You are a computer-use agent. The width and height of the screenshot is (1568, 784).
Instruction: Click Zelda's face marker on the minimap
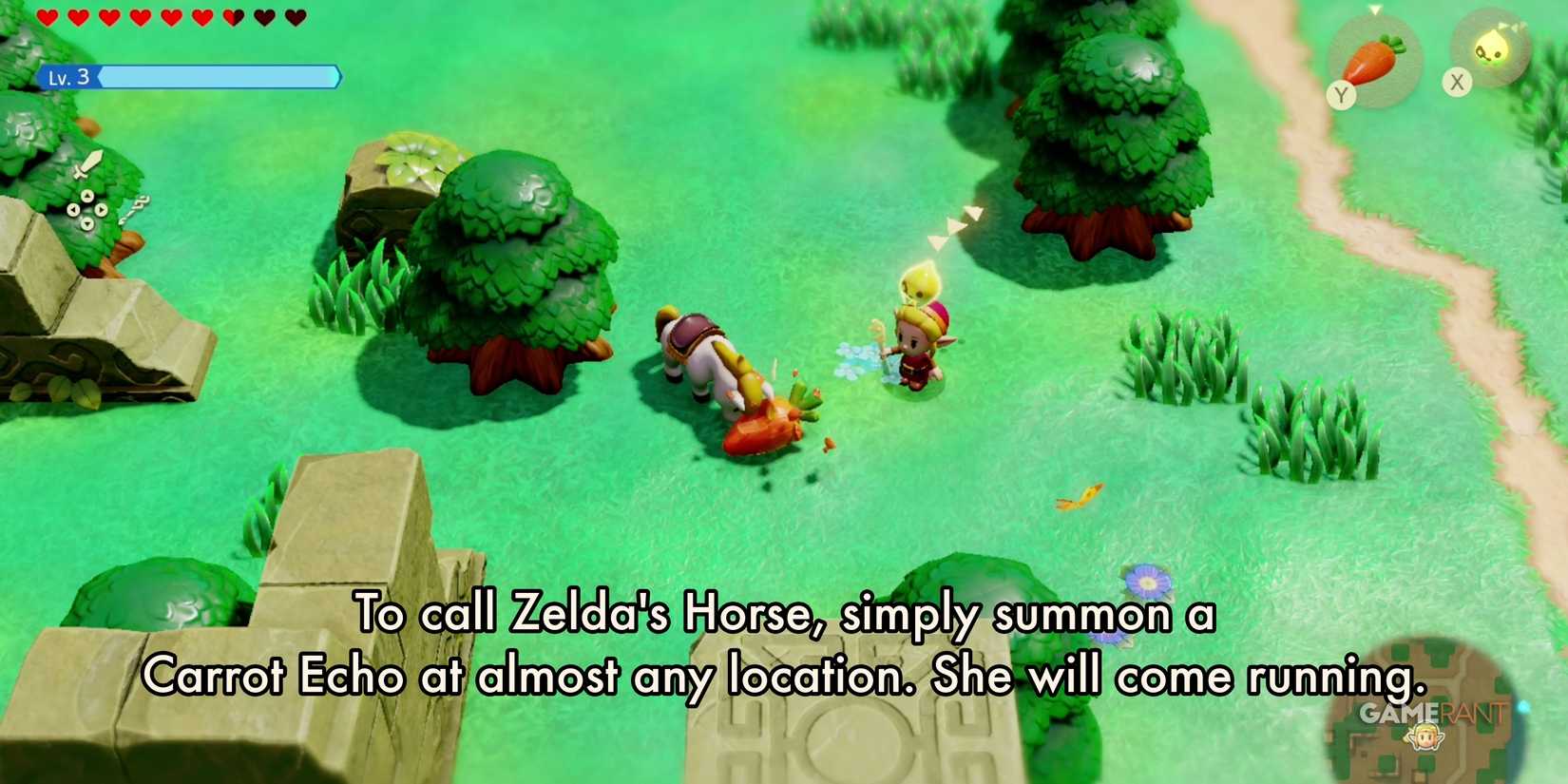(x=1425, y=736)
